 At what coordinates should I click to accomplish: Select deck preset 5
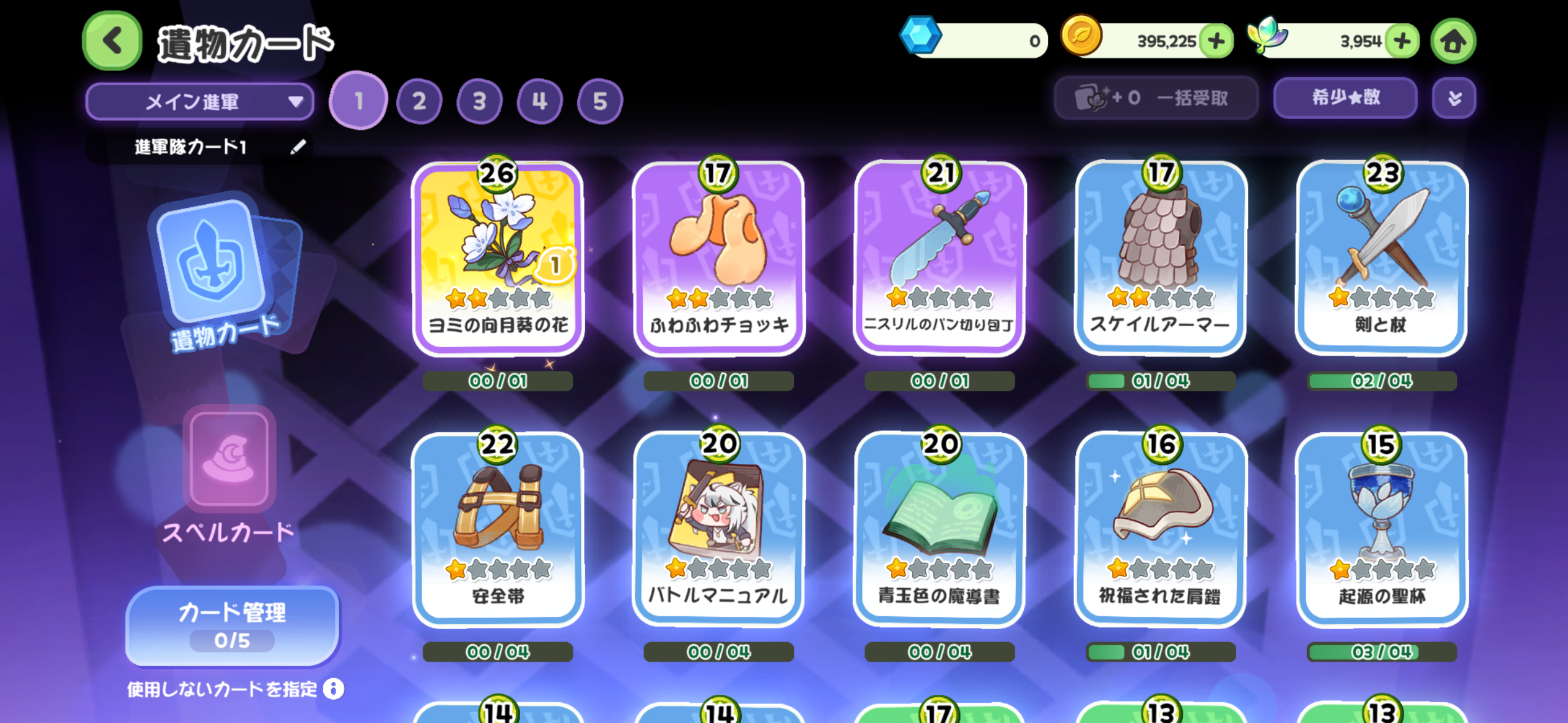pos(599,101)
